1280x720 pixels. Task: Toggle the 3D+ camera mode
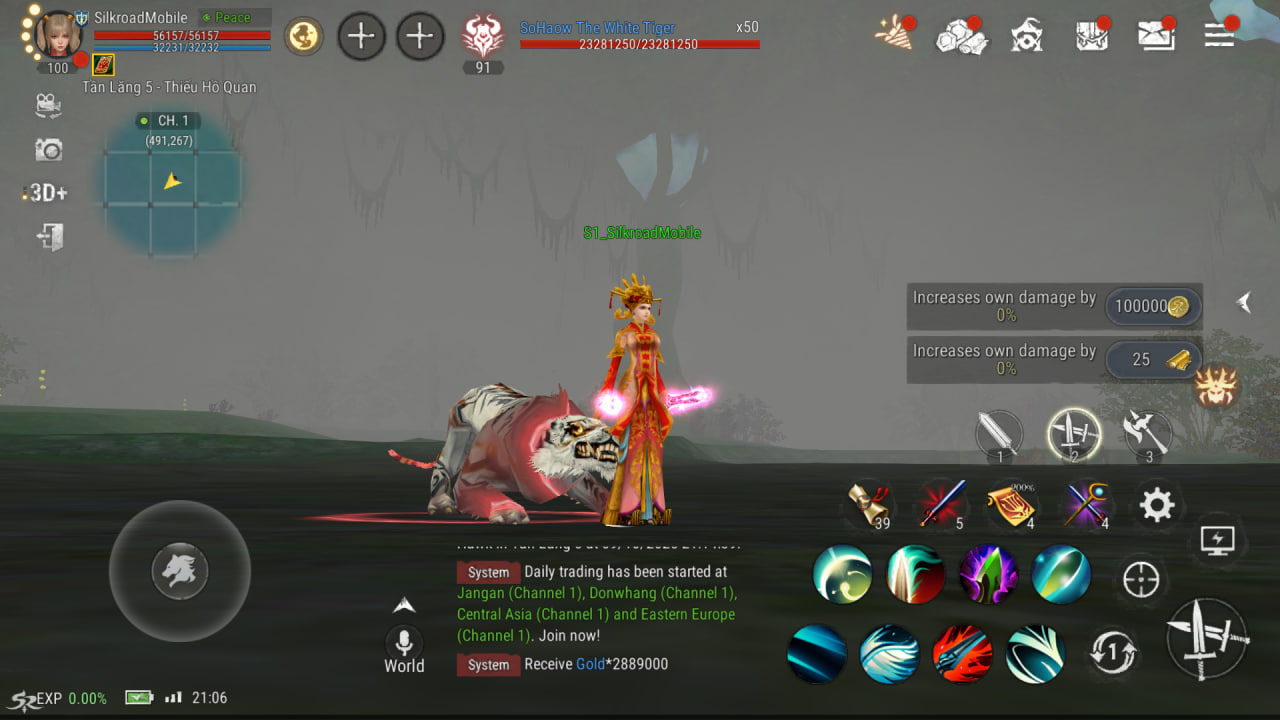point(47,193)
